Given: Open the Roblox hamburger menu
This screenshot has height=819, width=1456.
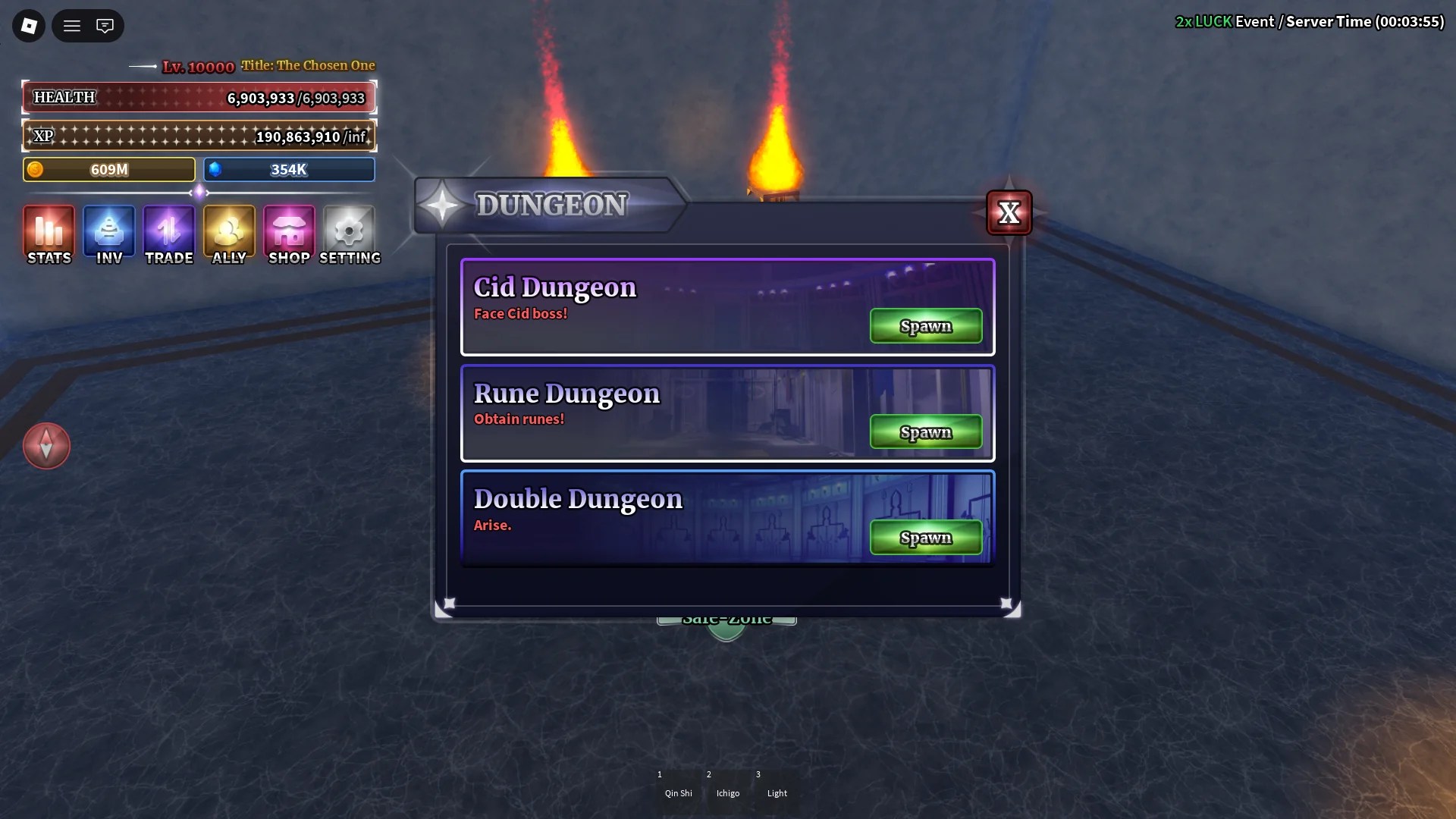Looking at the screenshot, I should (x=71, y=25).
